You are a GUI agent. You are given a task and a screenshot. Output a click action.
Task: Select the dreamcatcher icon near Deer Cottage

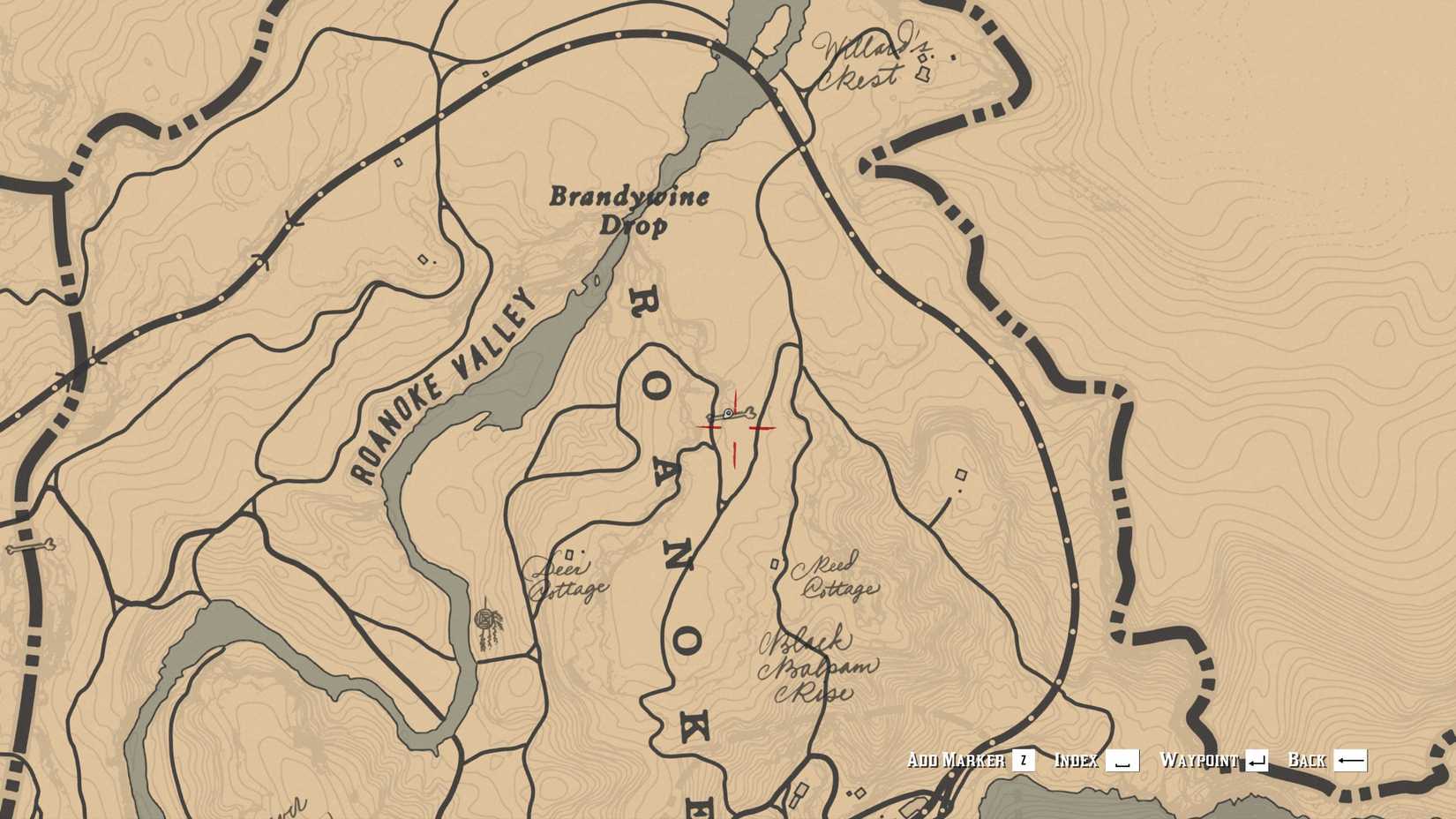click(486, 620)
